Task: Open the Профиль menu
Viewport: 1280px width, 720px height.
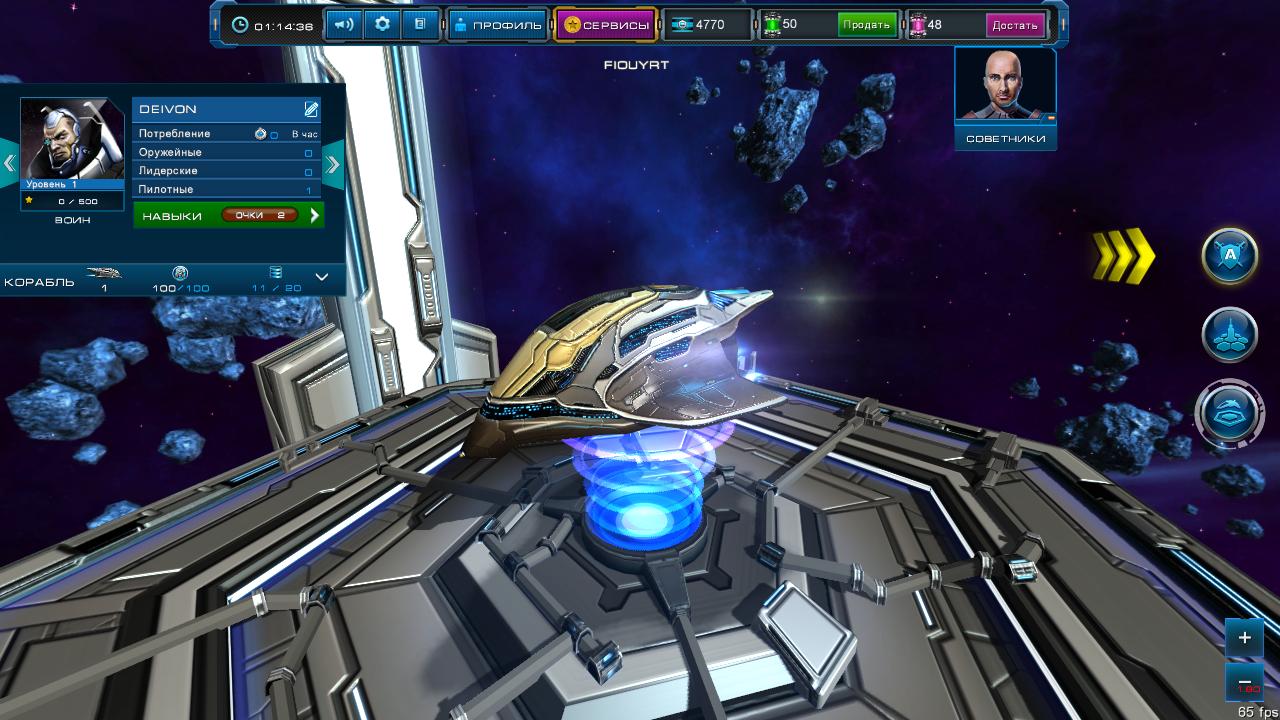Action: pos(497,25)
